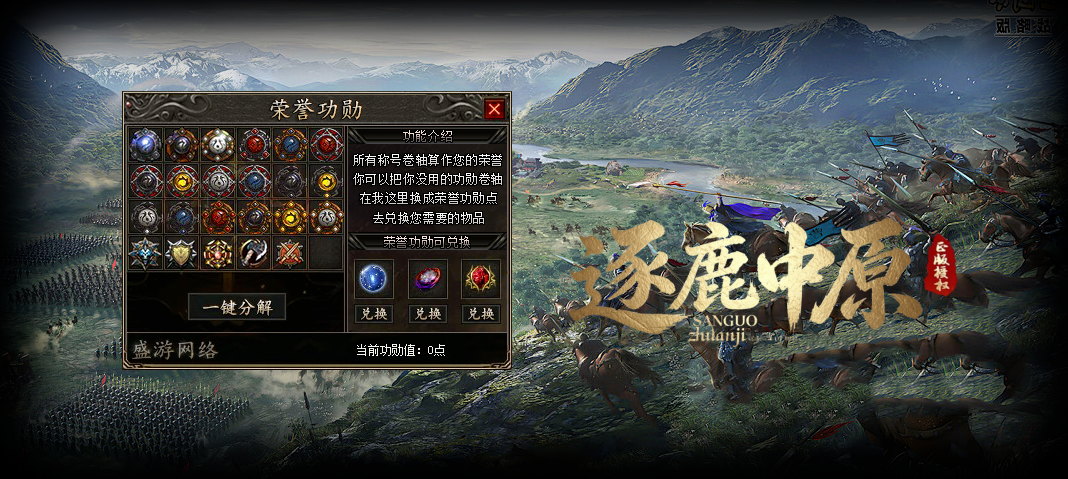Select the blue star emblem slot
This screenshot has width=1068, height=479.
(x=145, y=253)
